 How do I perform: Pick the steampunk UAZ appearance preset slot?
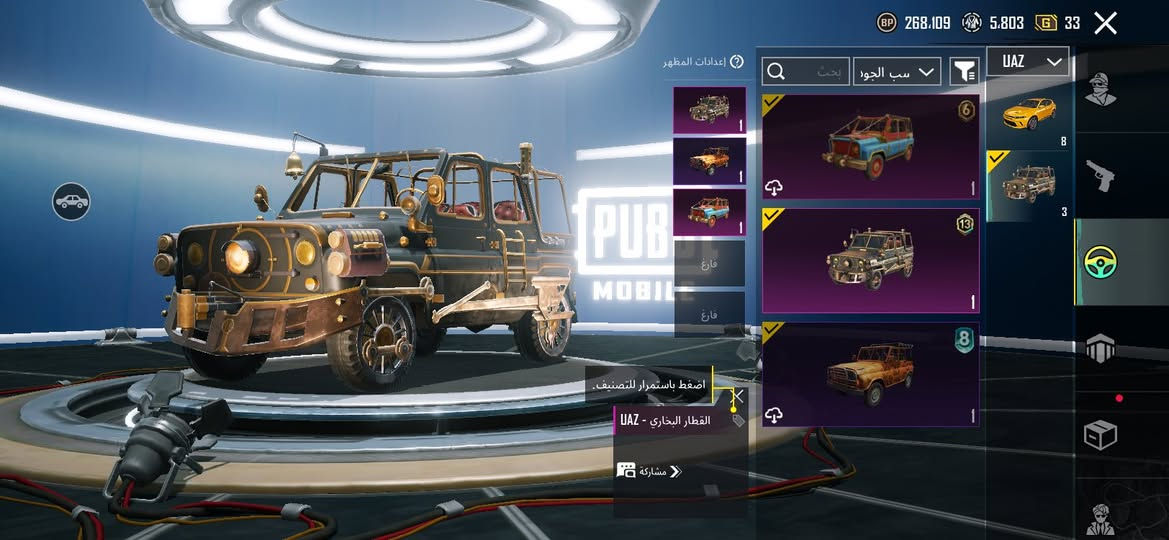(x=709, y=110)
